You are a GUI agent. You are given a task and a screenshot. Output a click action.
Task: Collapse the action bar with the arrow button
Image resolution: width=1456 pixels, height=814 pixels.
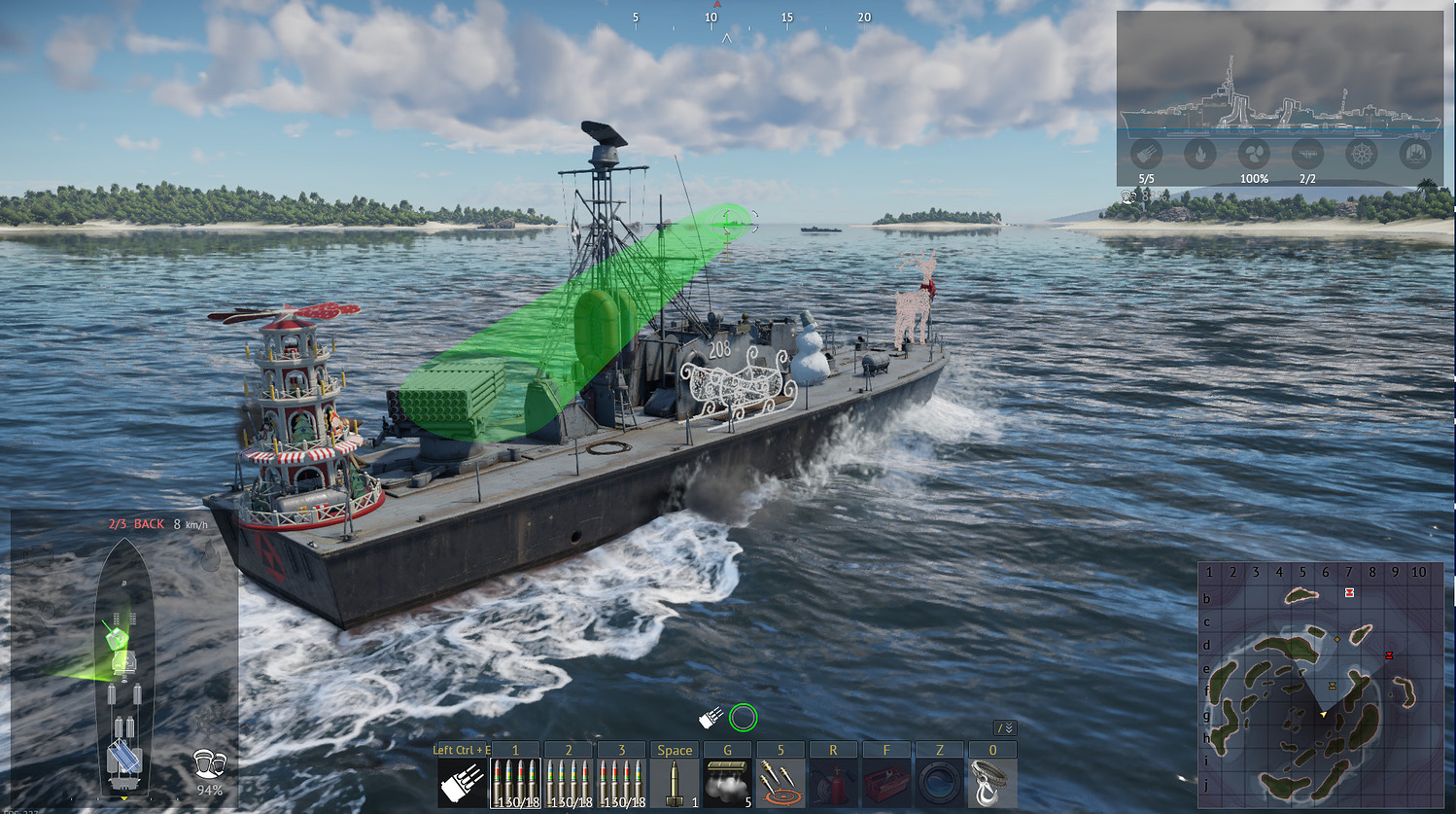pyautogui.click(x=1005, y=728)
